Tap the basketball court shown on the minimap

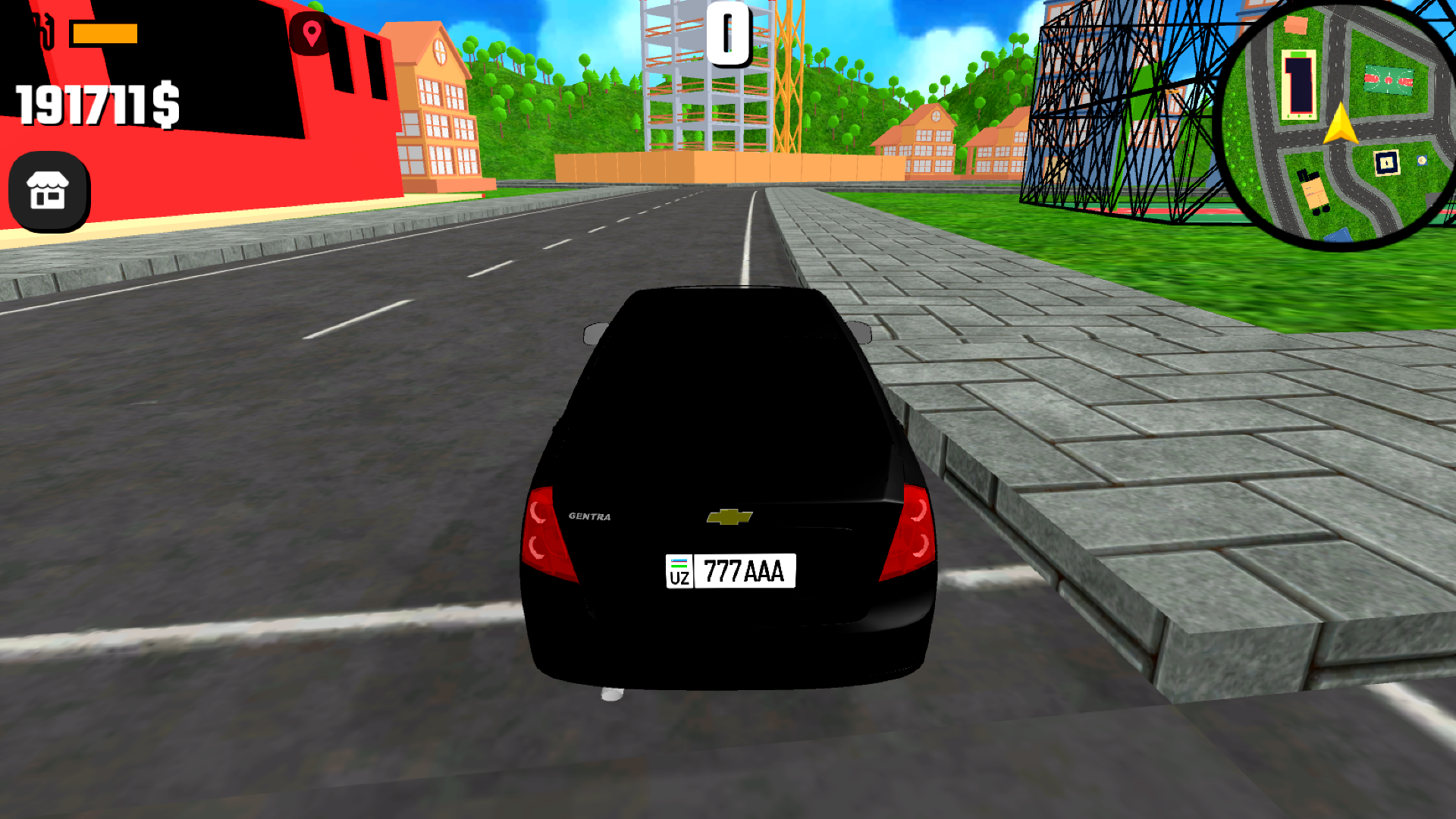(x=1388, y=77)
